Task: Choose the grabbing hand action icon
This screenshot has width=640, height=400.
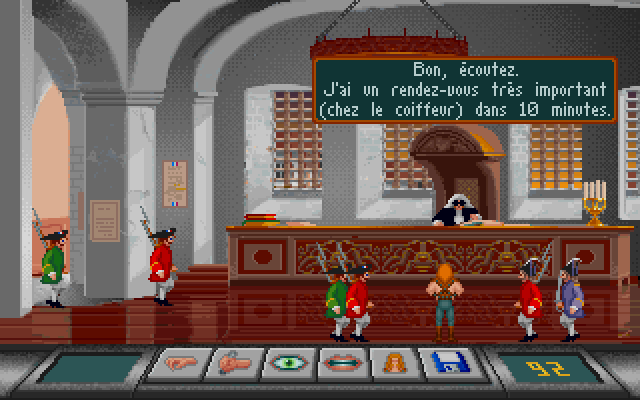Action: 234,364
